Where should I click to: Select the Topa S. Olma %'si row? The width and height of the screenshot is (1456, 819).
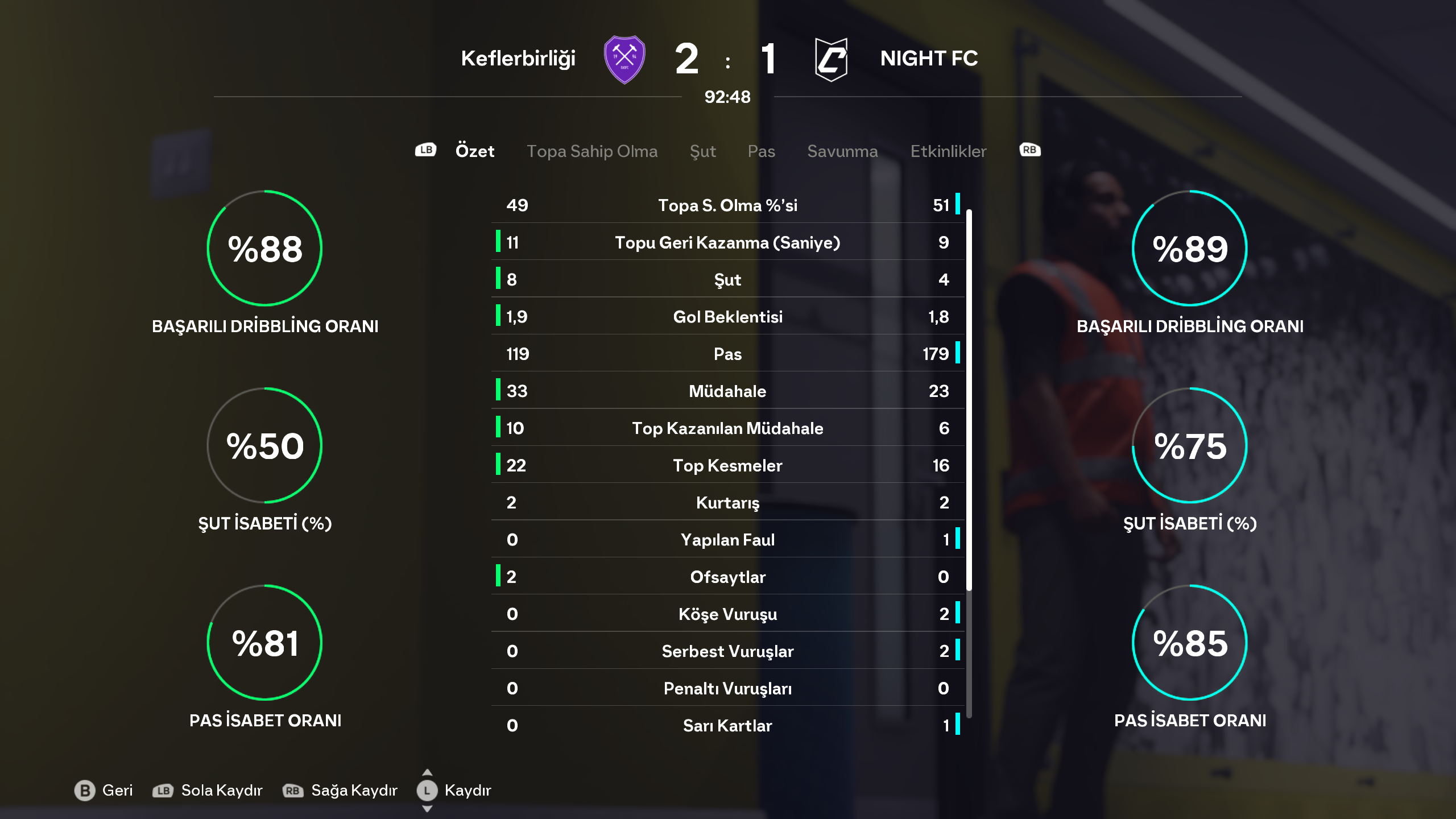tap(727, 205)
